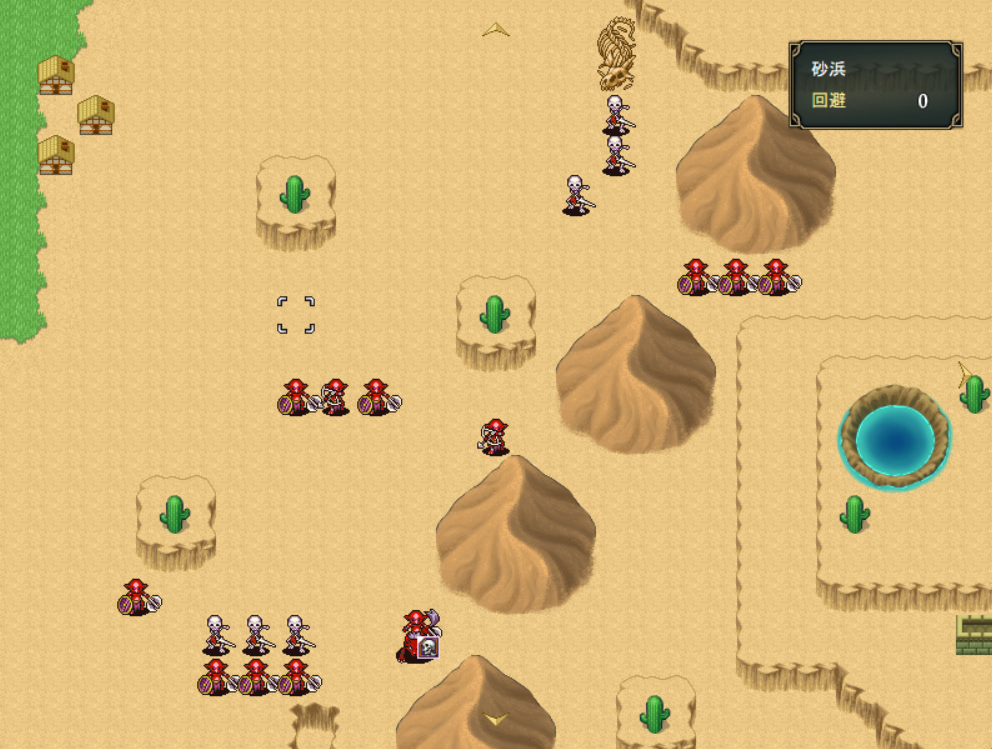Select the tile under the bracket cursor
Image resolution: width=992 pixels, height=749 pixels.
click(296, 314)
